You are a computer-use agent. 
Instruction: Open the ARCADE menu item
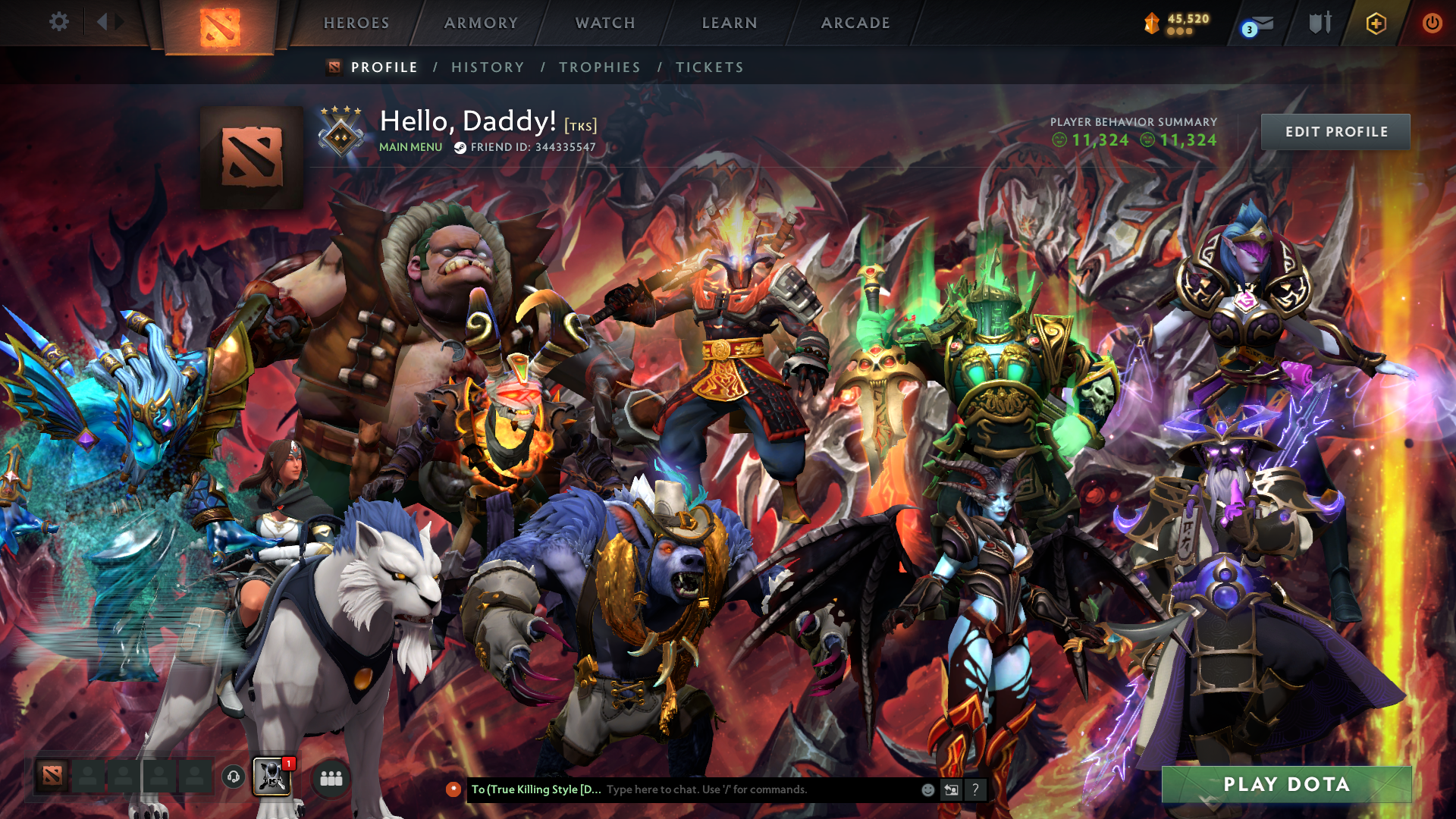(x=855, y=23)
